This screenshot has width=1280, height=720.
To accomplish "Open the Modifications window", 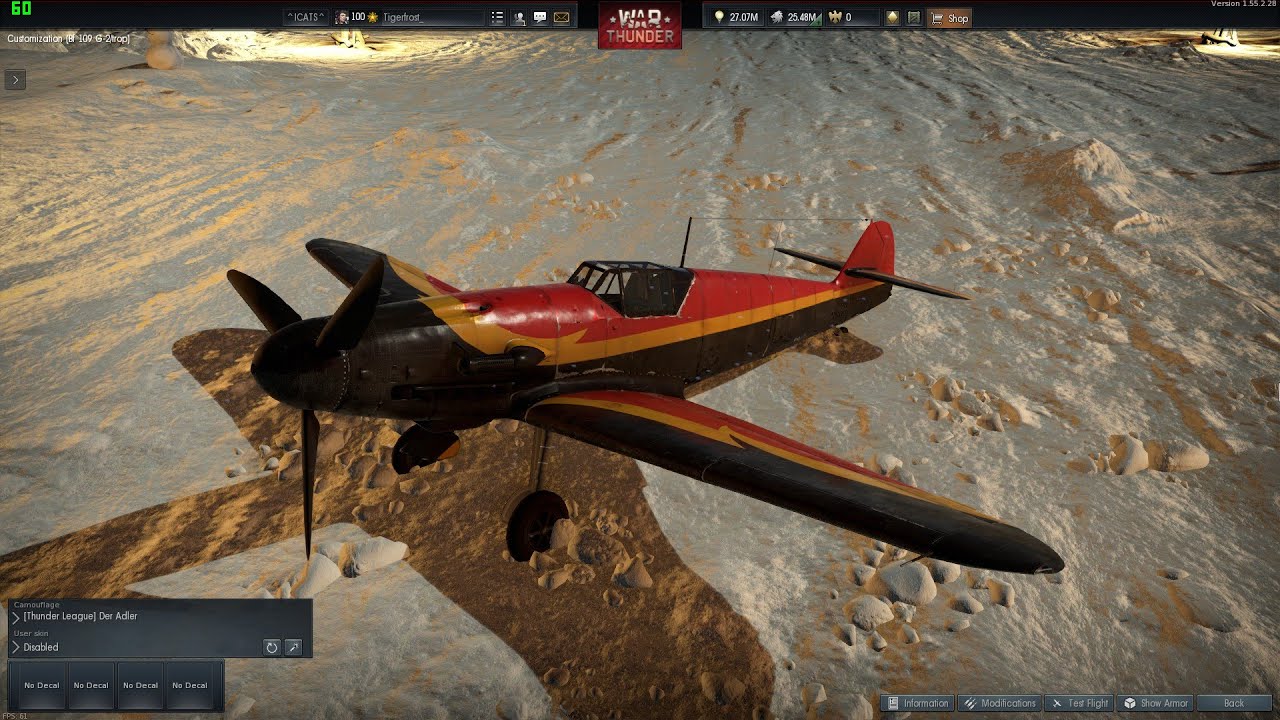I will (999, 703).
